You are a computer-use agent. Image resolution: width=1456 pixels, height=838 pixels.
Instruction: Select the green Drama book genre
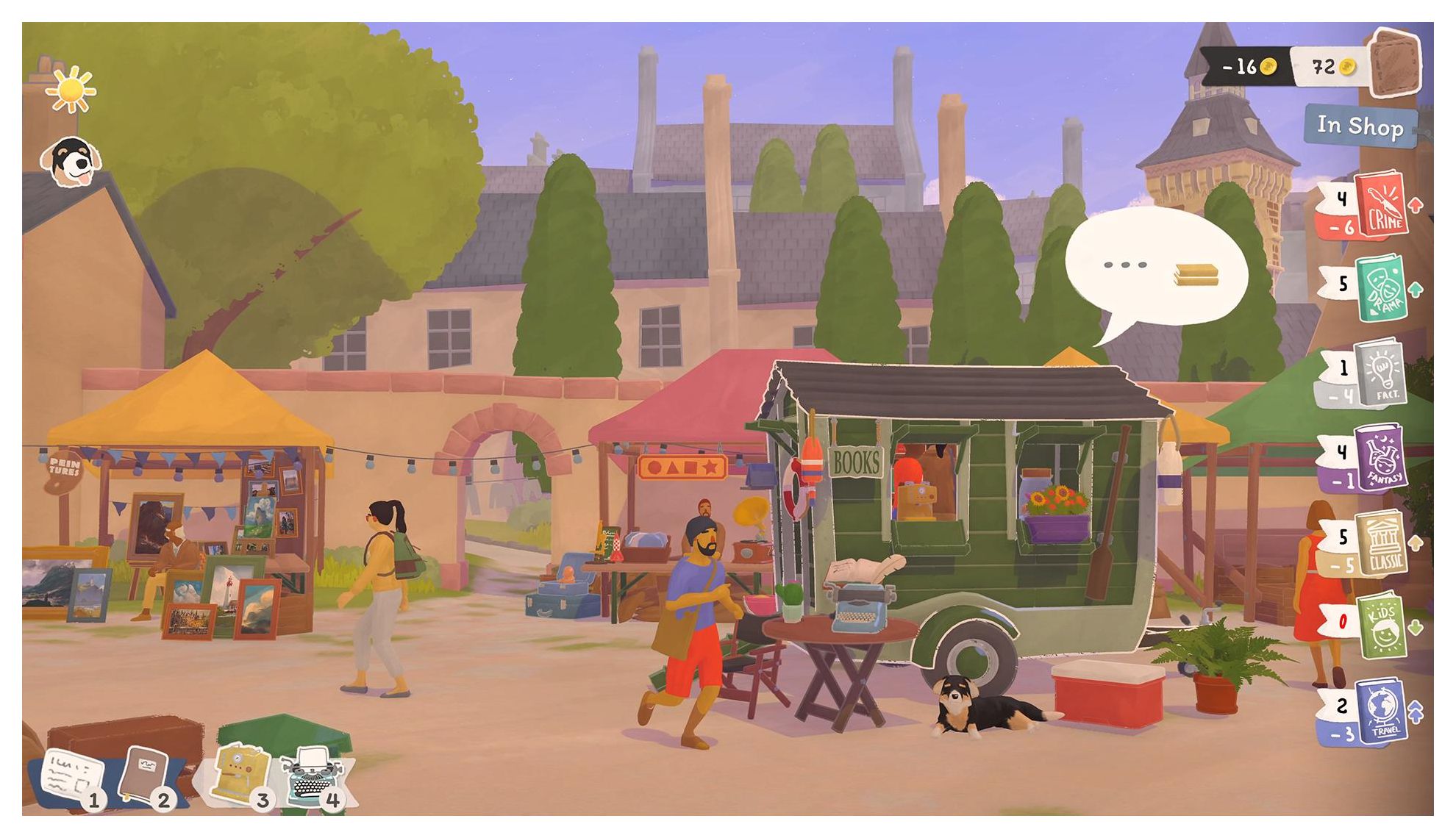[x=1382, y=288]
